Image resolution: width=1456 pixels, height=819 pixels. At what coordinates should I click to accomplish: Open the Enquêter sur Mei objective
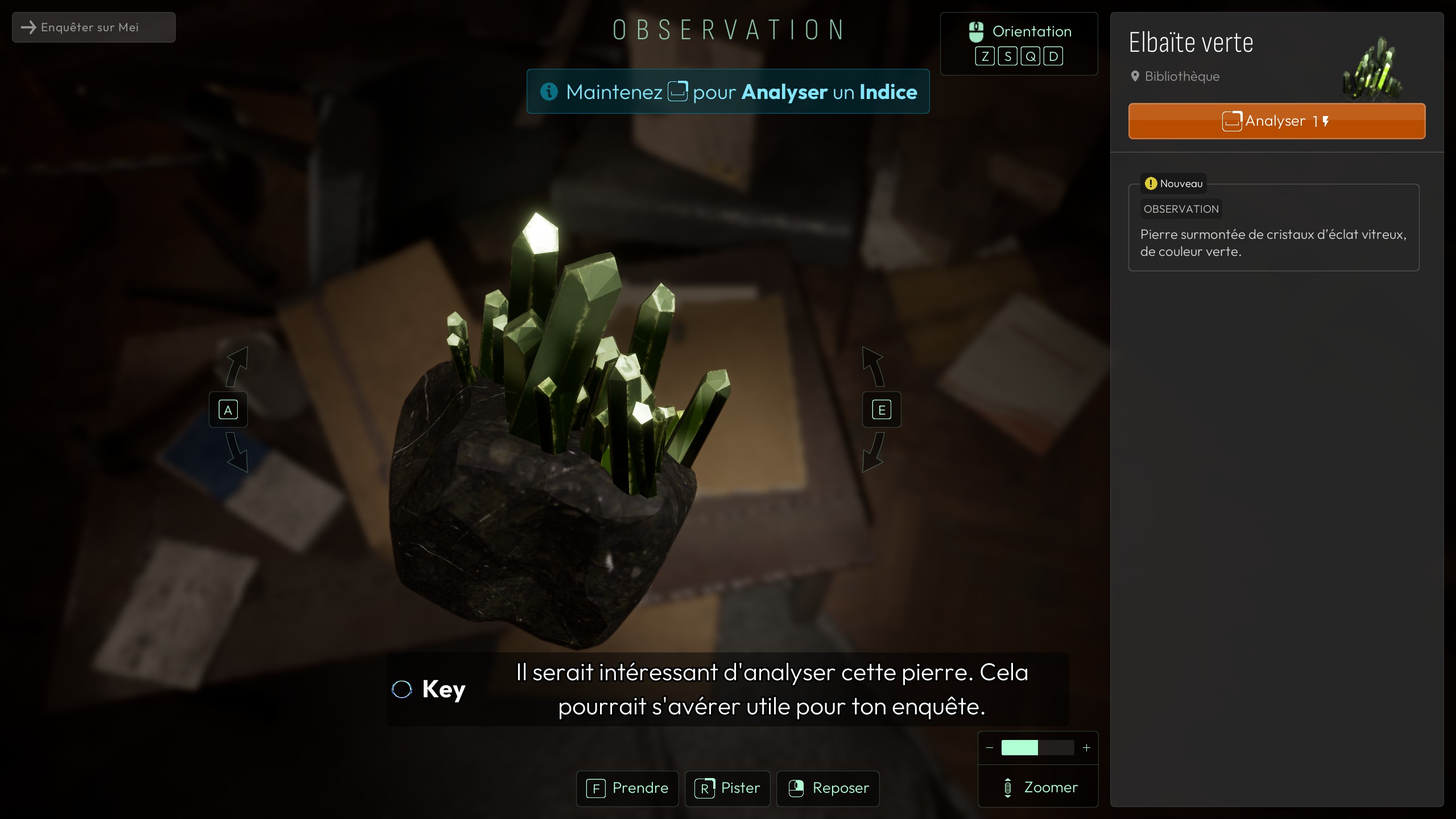click(x=94, y=27)
